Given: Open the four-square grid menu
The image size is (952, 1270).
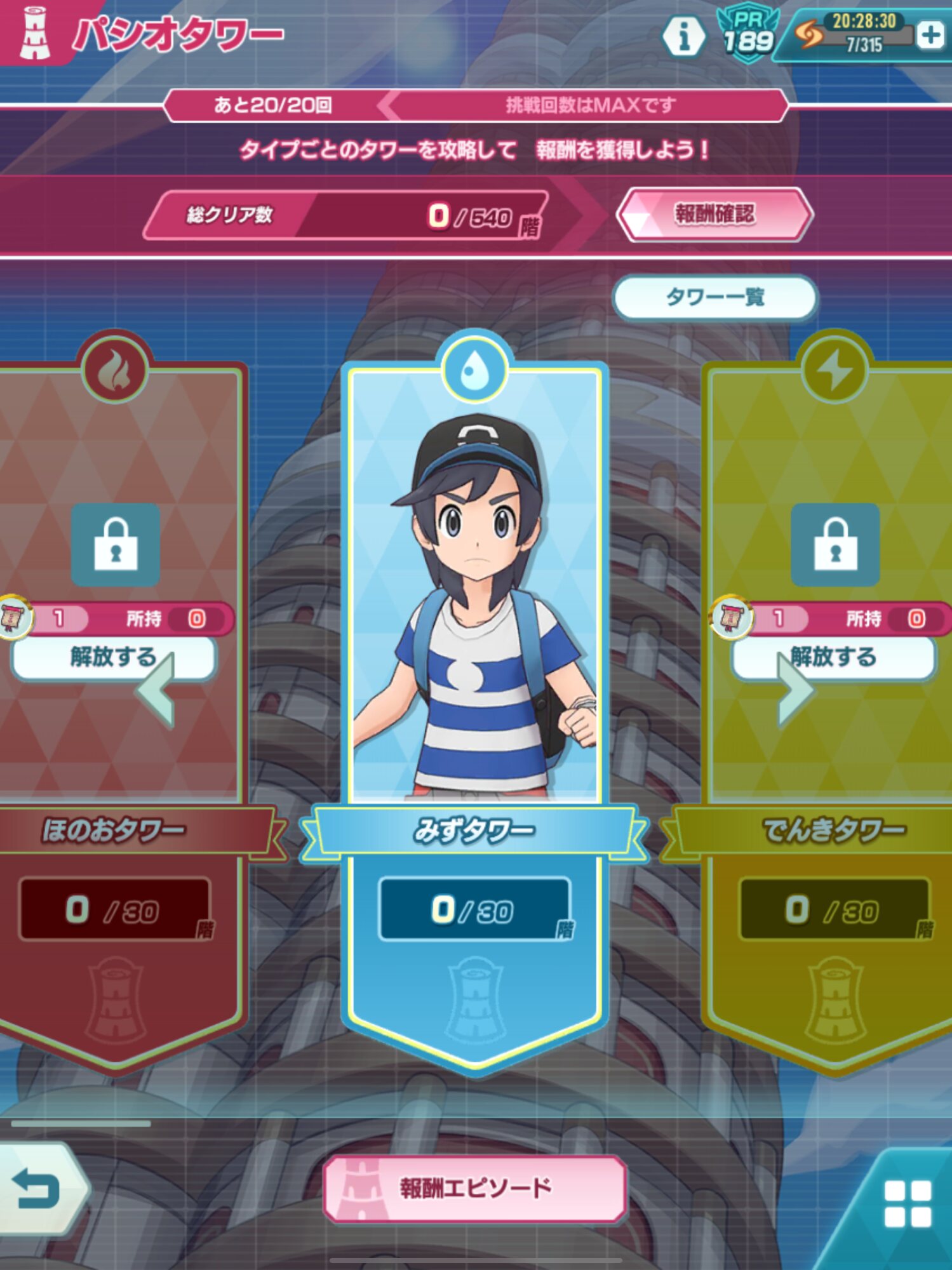Looking at the screenshot, I should pyautogui.click(x=908, y=1203).
